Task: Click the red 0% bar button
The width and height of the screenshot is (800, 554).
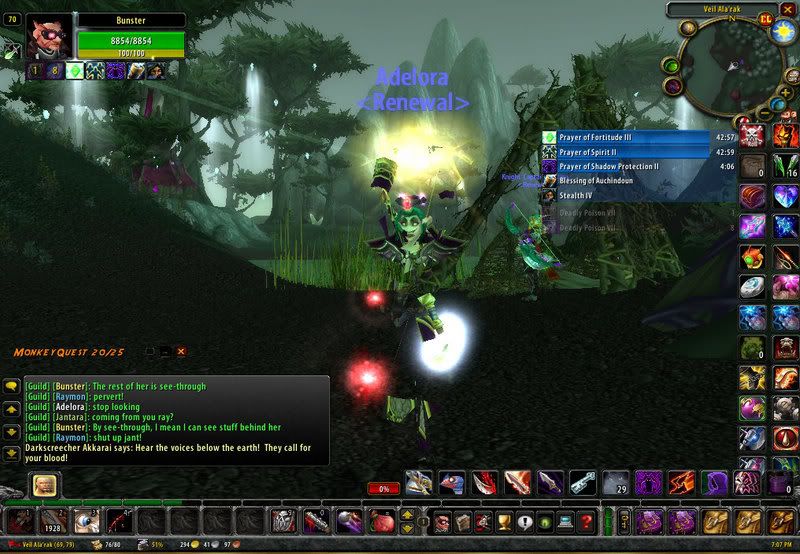Action: [x=385, y=488]
